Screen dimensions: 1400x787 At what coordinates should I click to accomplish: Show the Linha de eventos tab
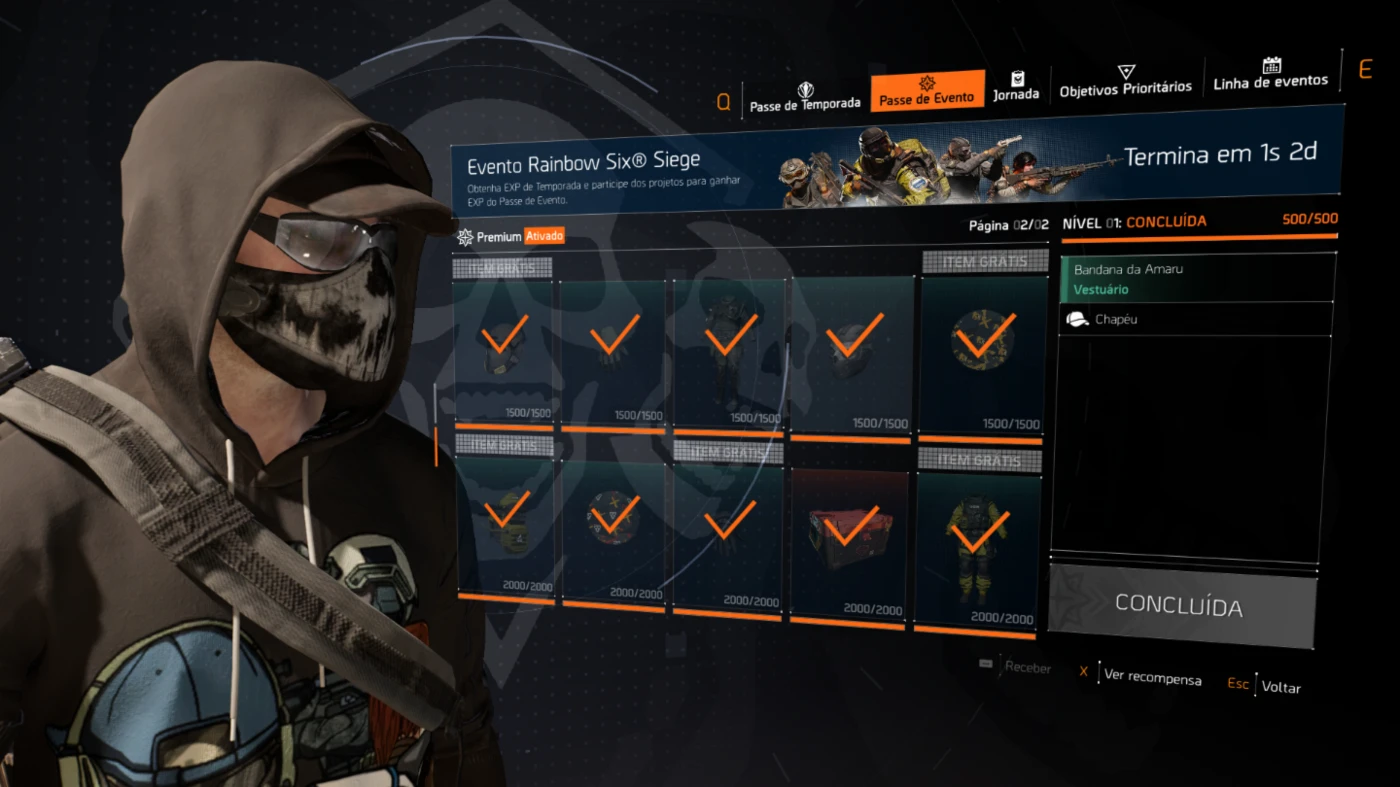(1270, 74)
